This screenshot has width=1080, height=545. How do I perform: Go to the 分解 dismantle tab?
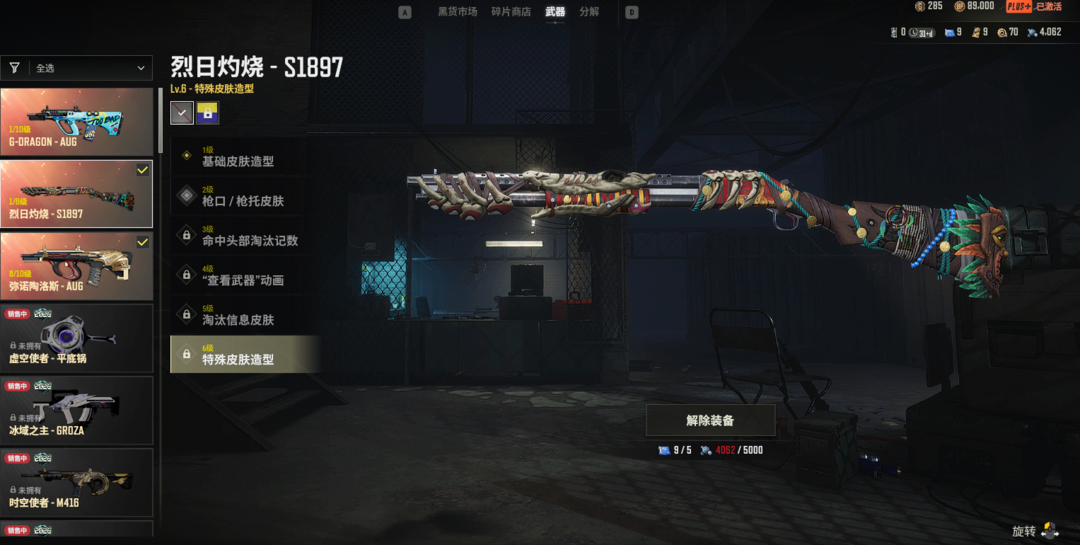(x=589, y=12)
